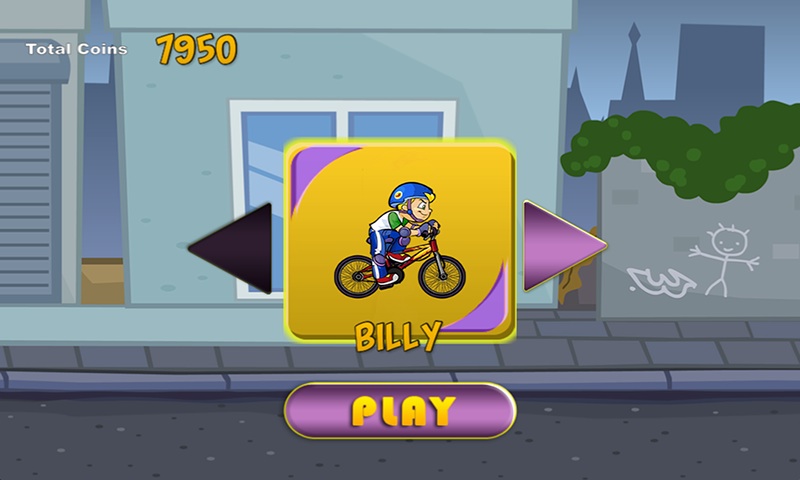Select the Billy character card
800x480 pixels.
tap(400, 240)
